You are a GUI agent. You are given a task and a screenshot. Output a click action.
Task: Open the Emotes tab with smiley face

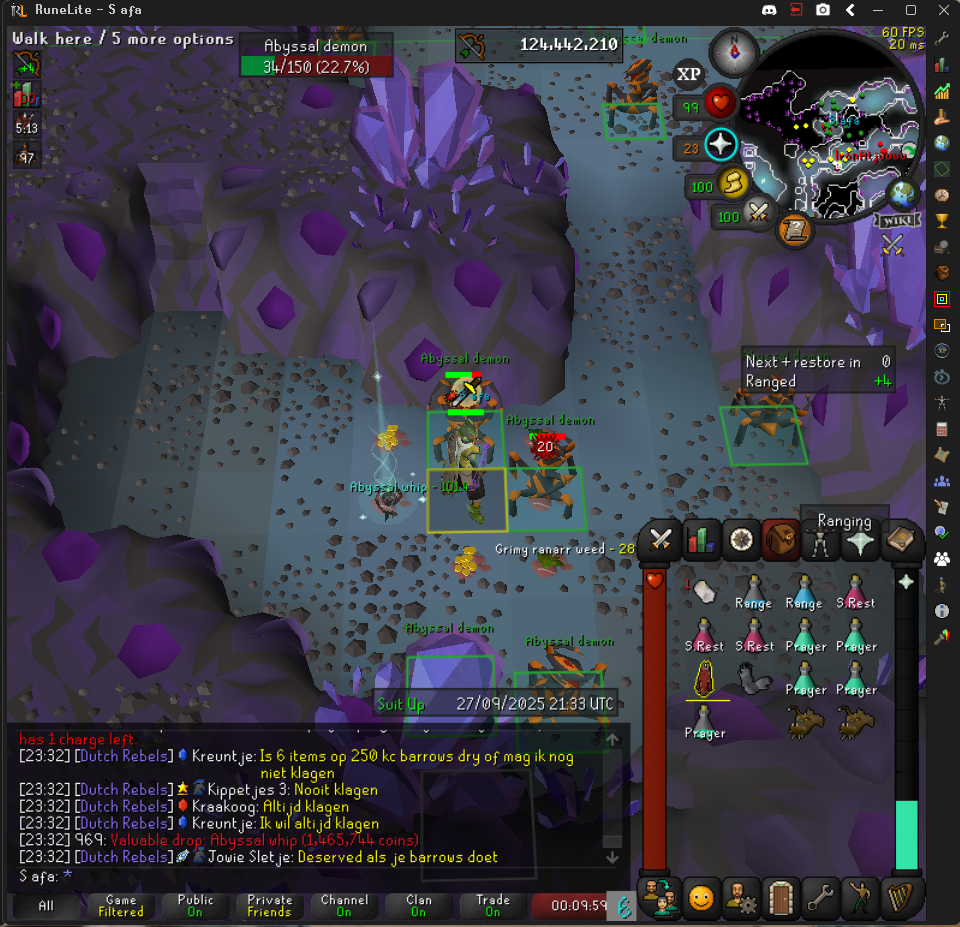click(x=701, y=897)
